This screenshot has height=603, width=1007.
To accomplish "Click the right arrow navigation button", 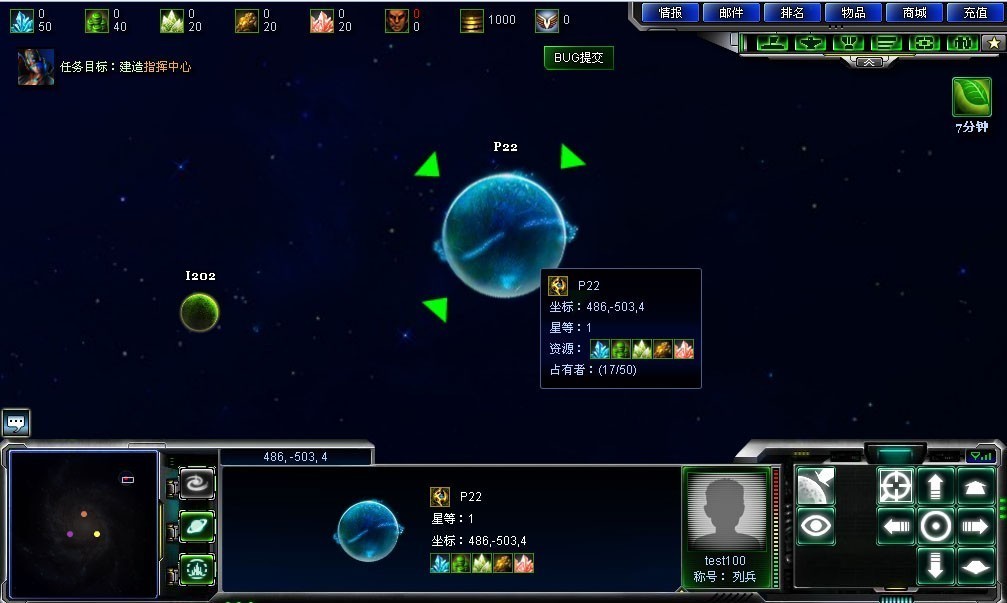I will [975, 526].
